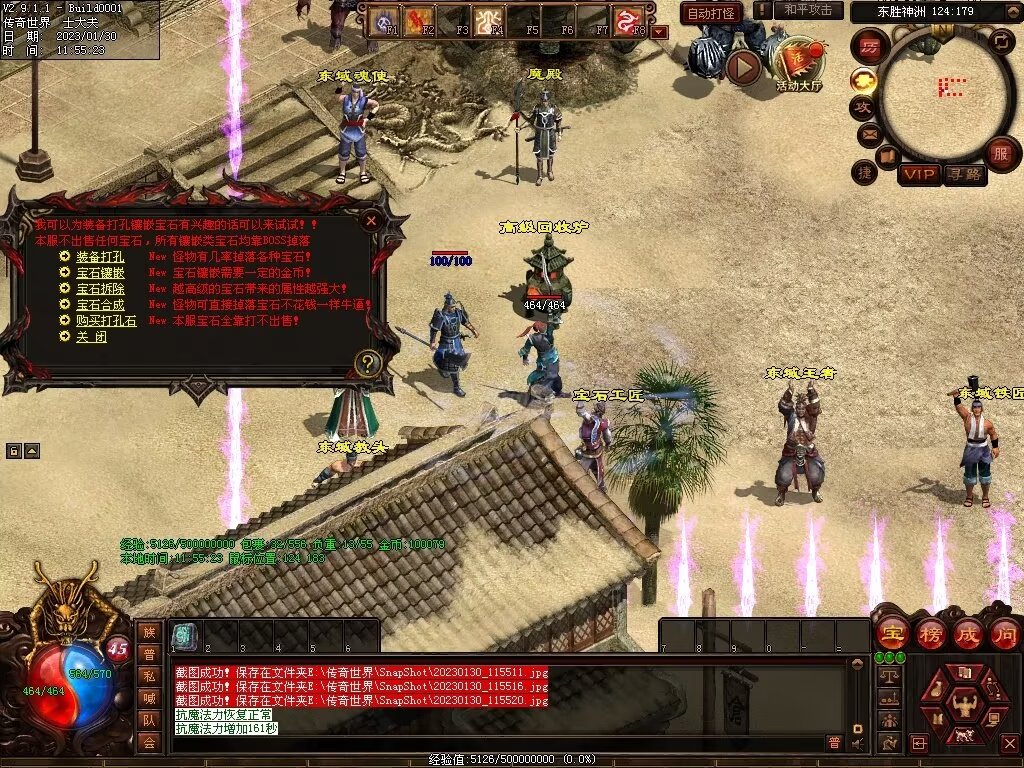Pick the 宝石合成 gem synthesis option
Image resolution: width=1024 pixels, height=768 pixels.
pyautogui.click(x=99, y=305)
